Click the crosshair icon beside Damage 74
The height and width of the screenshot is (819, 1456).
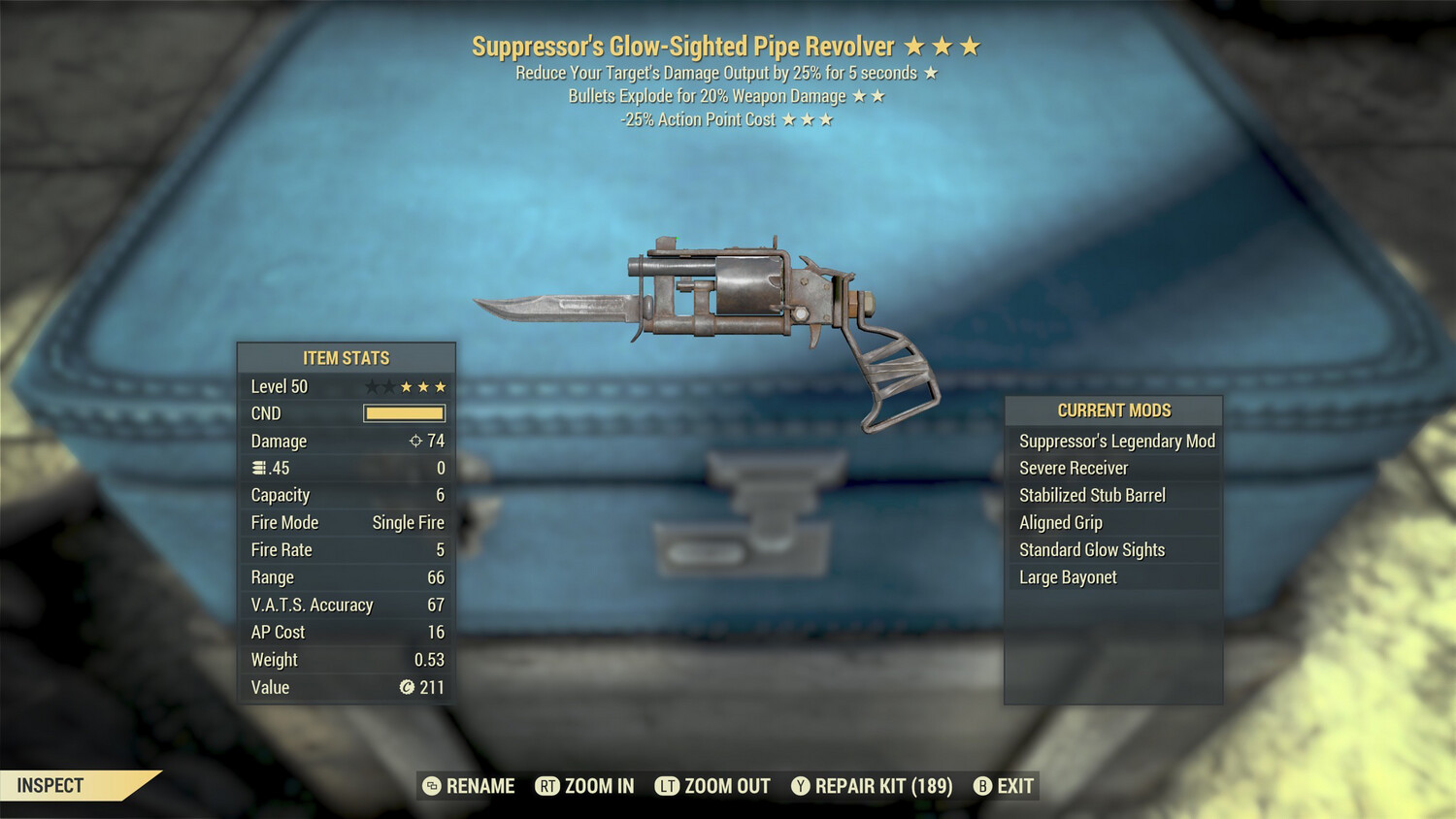417,441
